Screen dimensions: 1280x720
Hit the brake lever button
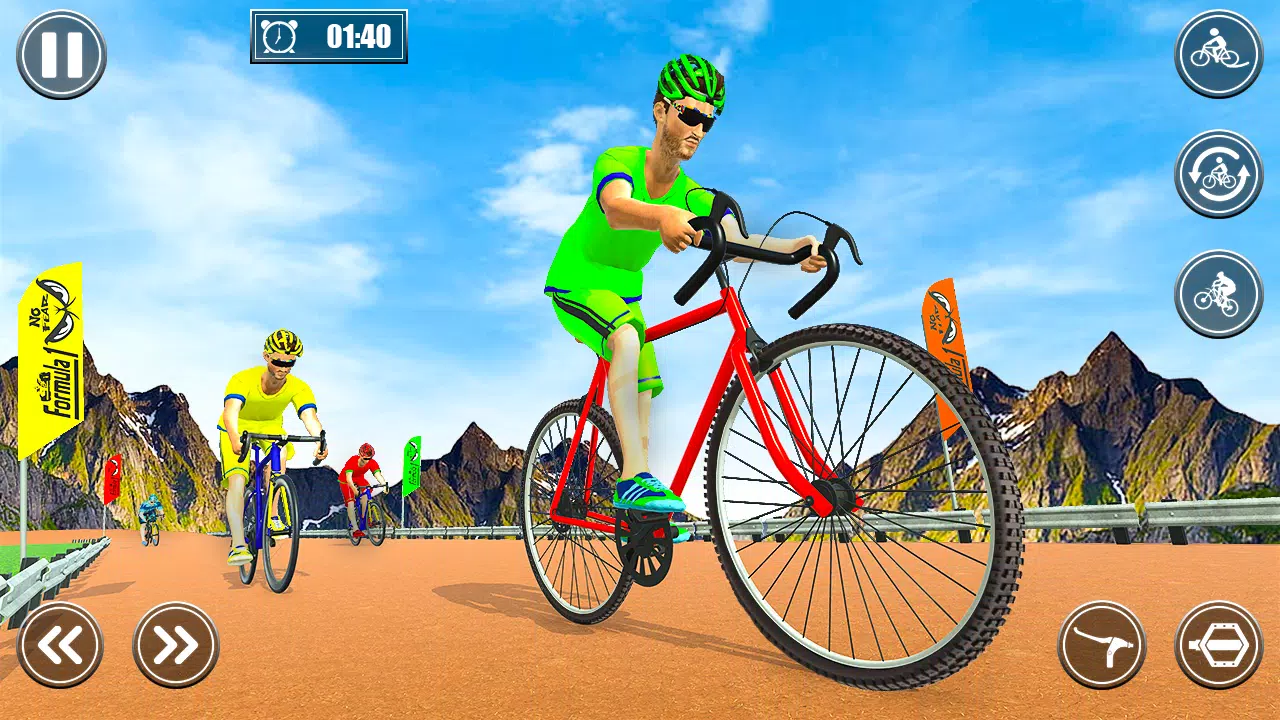pos(1102,645)
